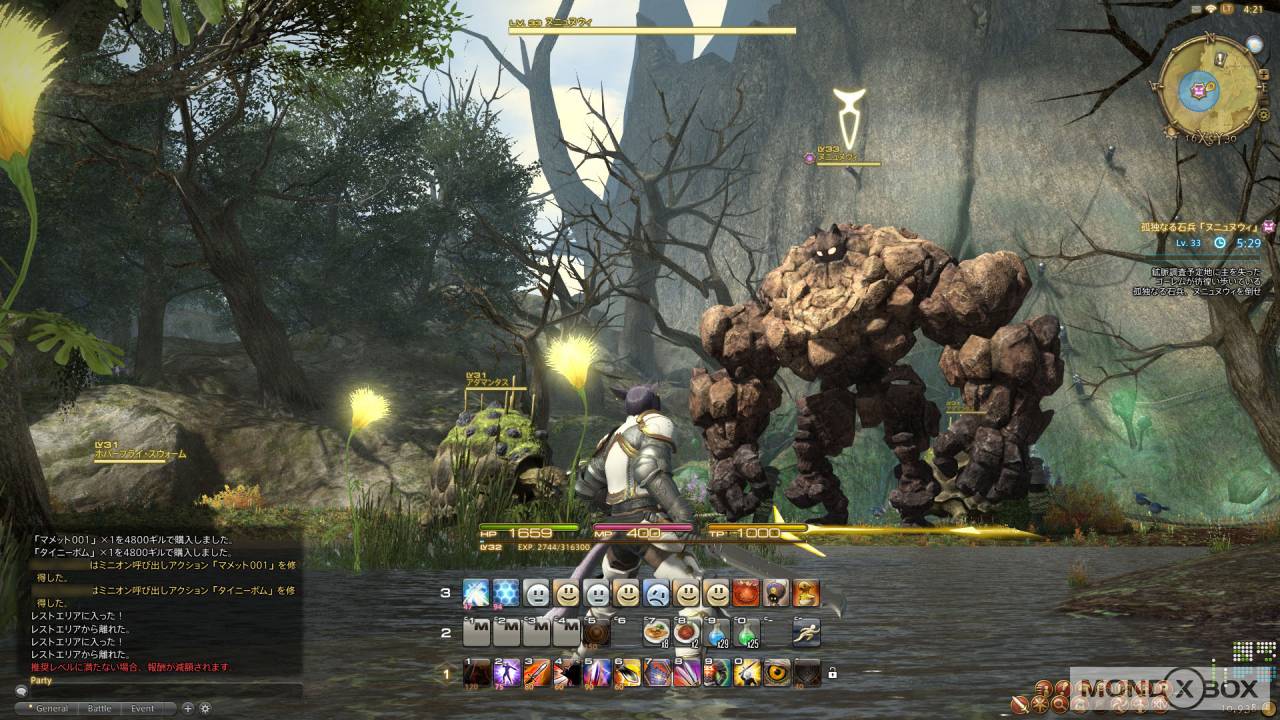
Task: Use the sword slash ability in slot 3
Action: click(537, 673)
